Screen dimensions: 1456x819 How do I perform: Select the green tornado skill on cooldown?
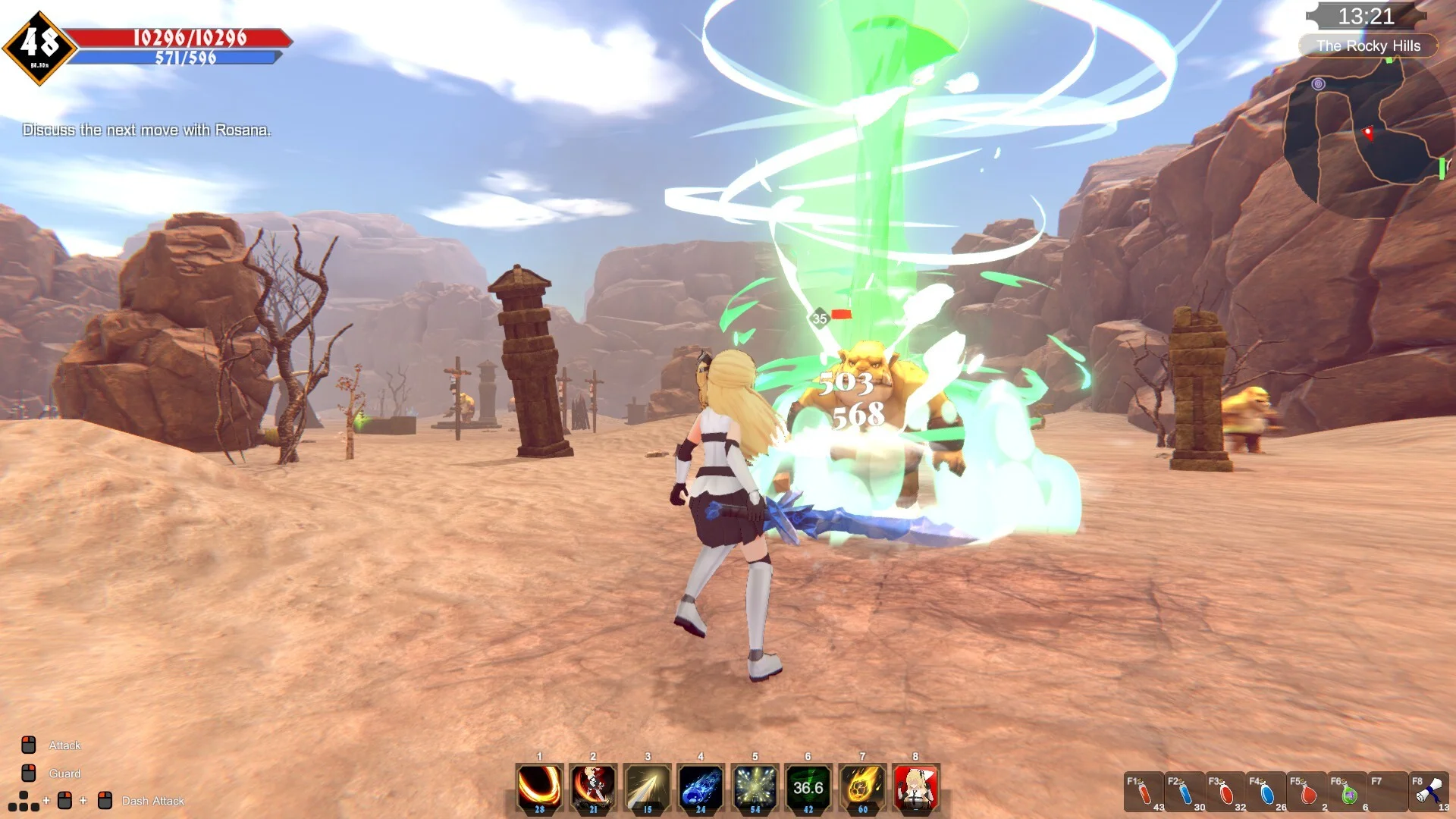point(808,788)
